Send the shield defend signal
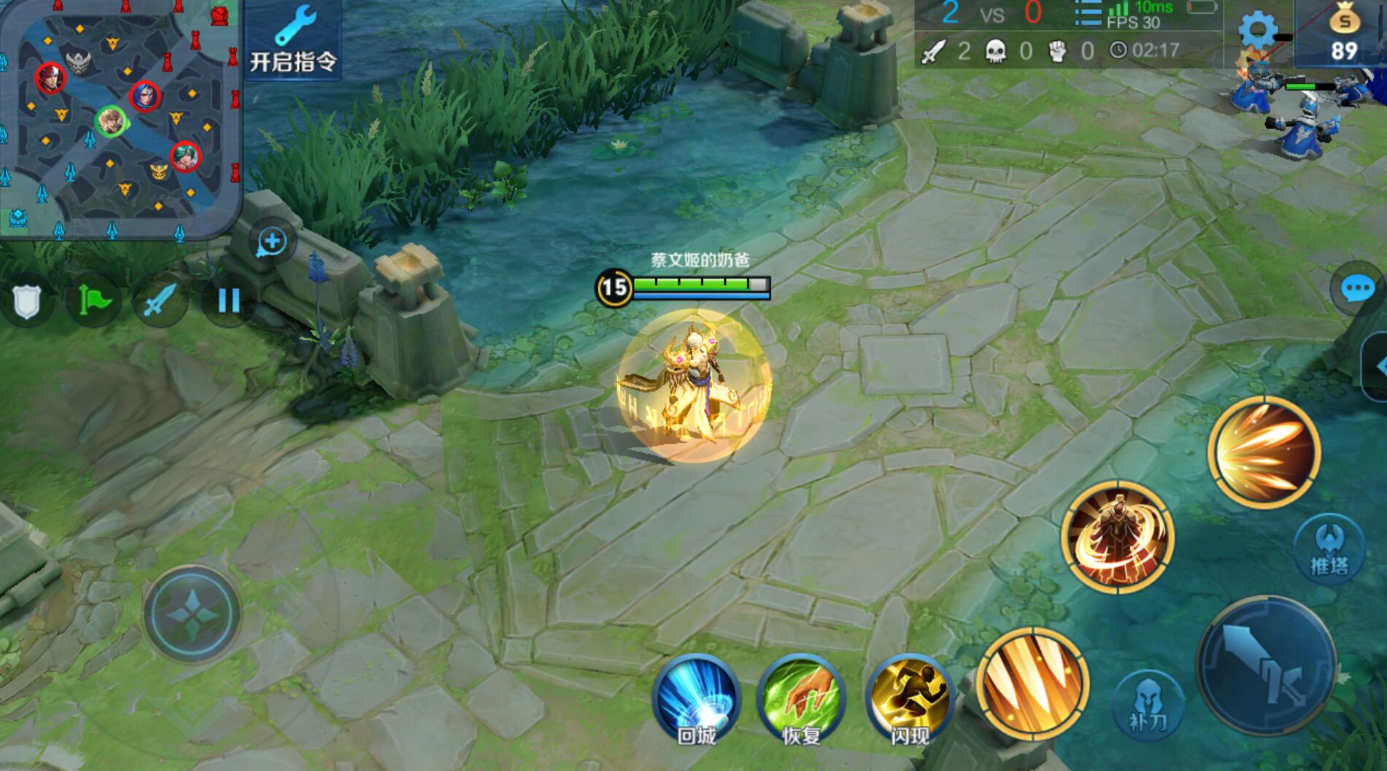Image resolution: width=1387 pixels, height=771 pixels. click(x=27, y=301)
